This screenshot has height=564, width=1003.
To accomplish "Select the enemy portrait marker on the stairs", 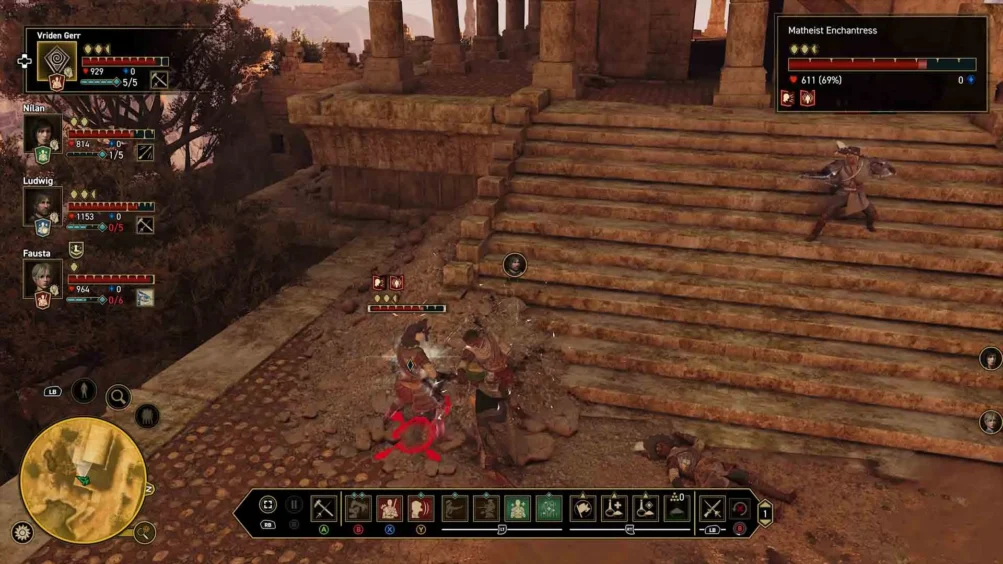I will 515,264.
